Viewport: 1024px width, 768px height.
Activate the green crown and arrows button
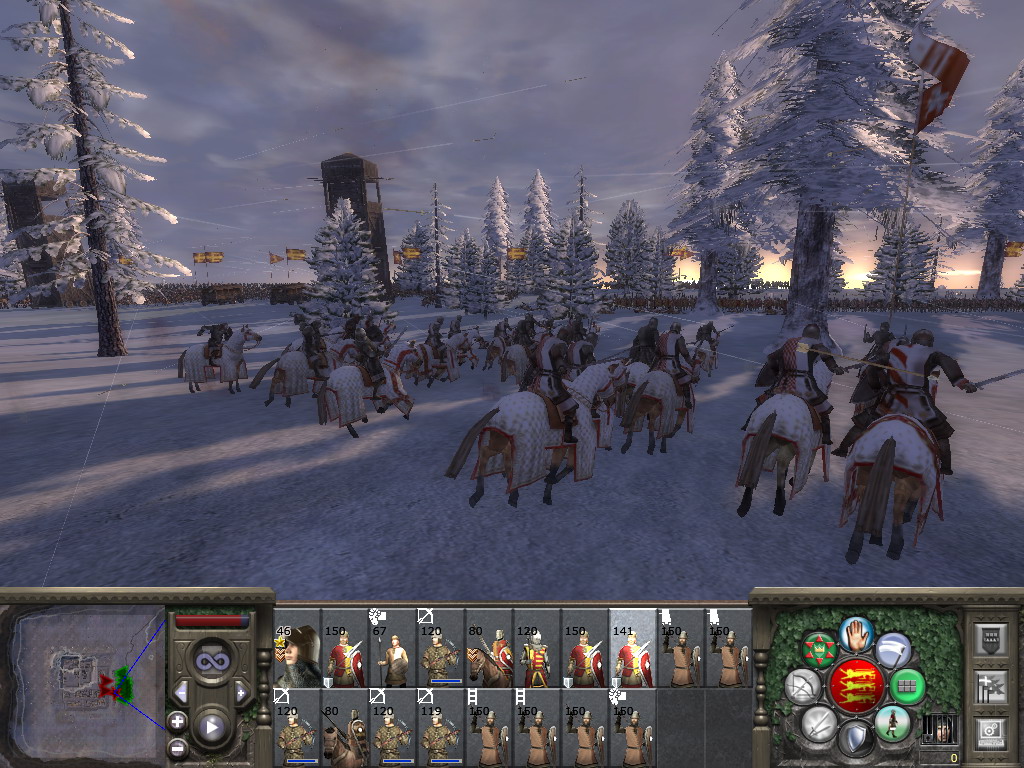point(820,651)
